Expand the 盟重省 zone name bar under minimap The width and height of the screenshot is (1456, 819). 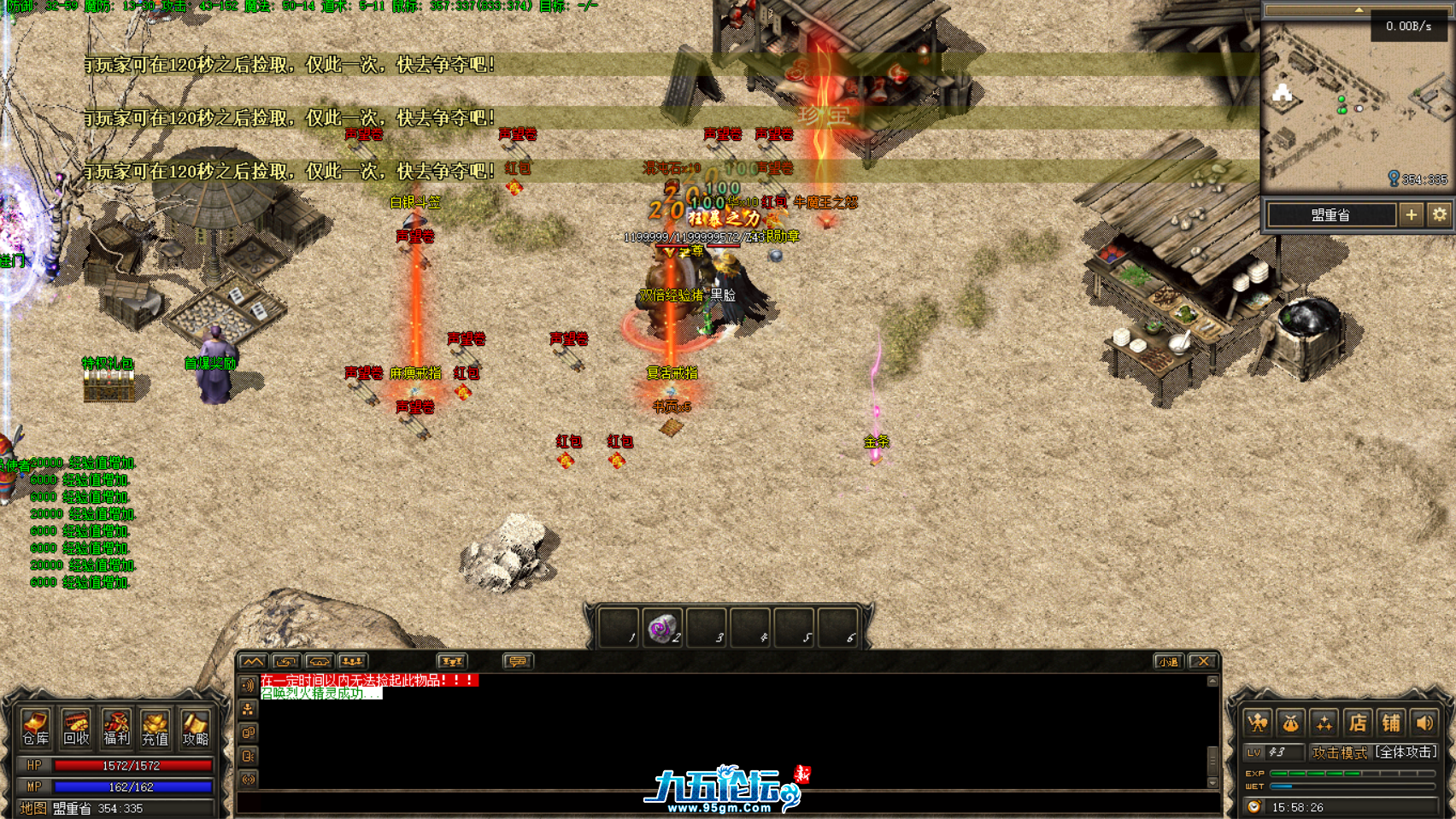(x=1332, y=215)
